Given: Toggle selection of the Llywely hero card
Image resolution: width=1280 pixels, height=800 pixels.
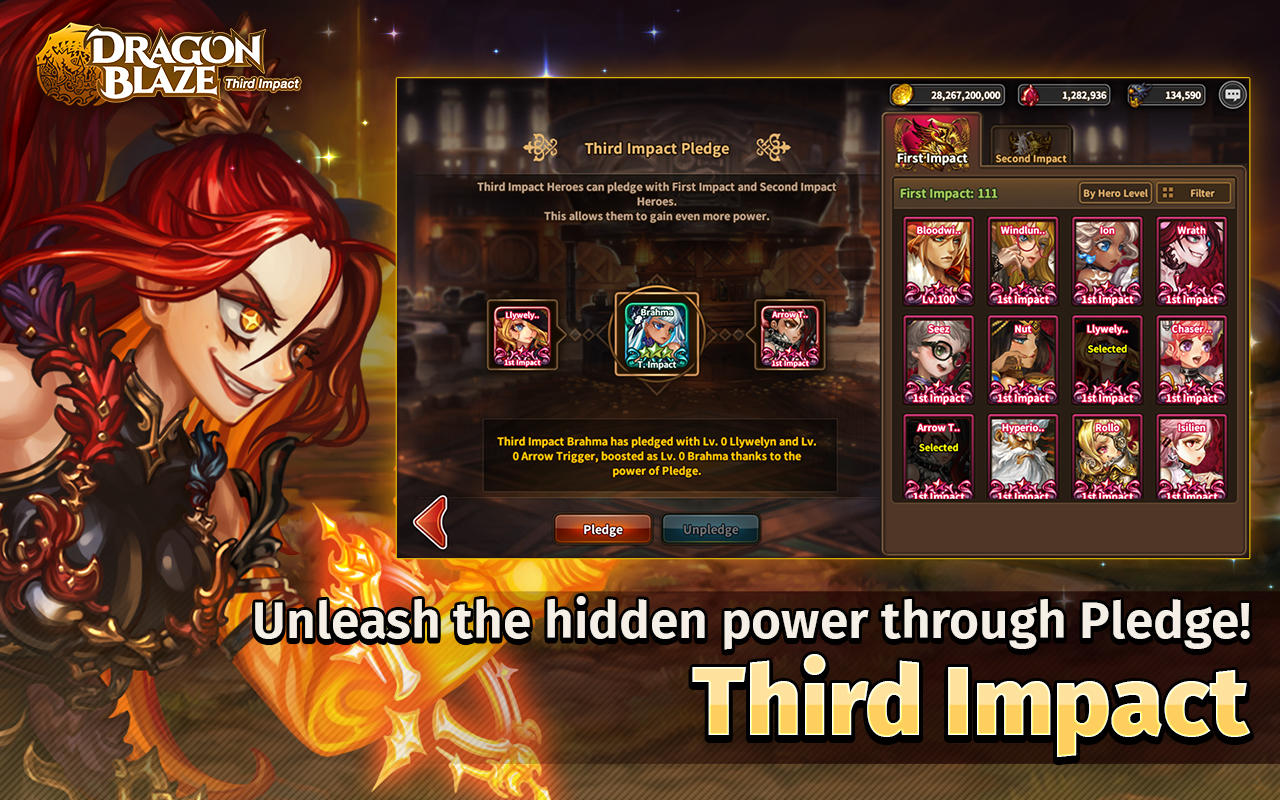Looking at the screenshot, I should pyautogui.click(x=1108, y=358).
